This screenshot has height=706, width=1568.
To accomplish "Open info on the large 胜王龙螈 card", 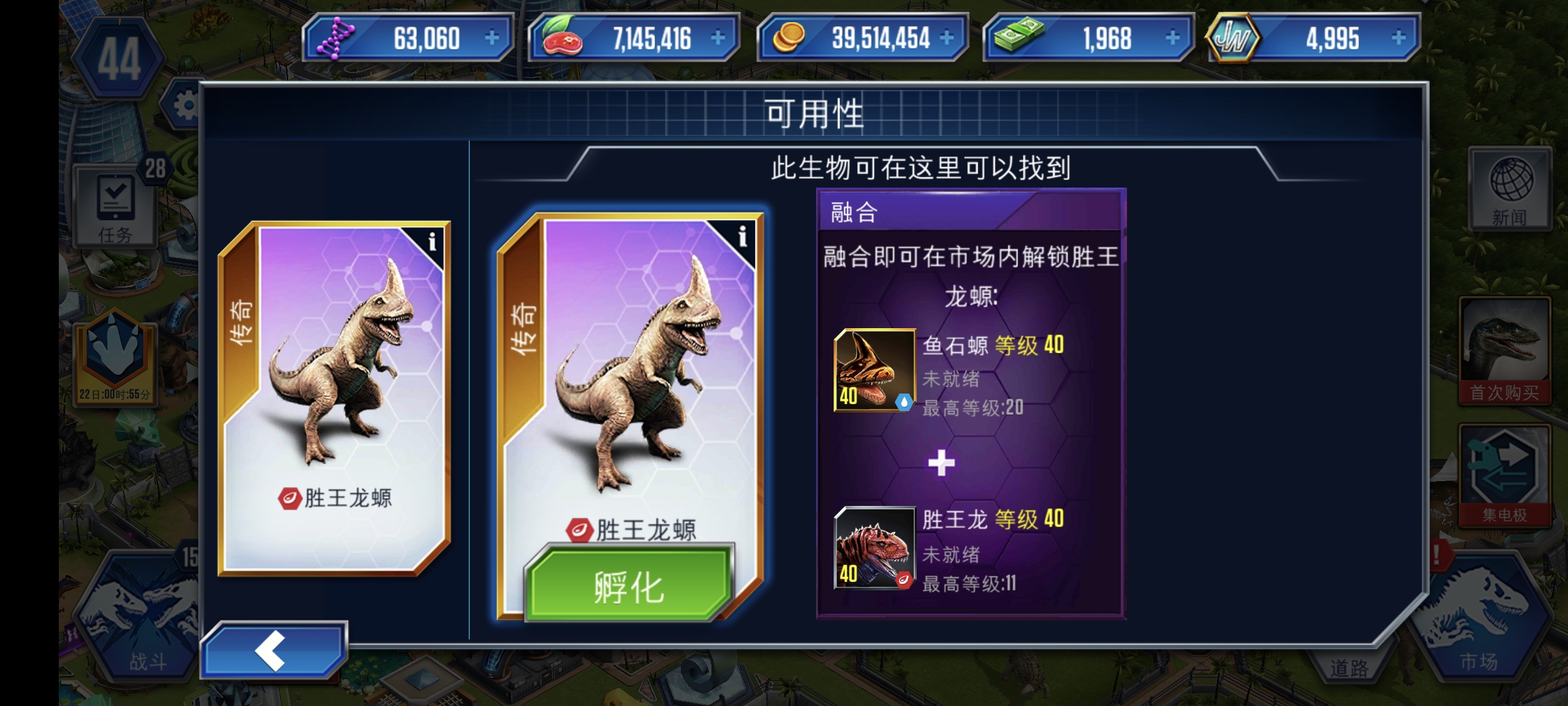I will pyautogui.click(x=742, y=237).
